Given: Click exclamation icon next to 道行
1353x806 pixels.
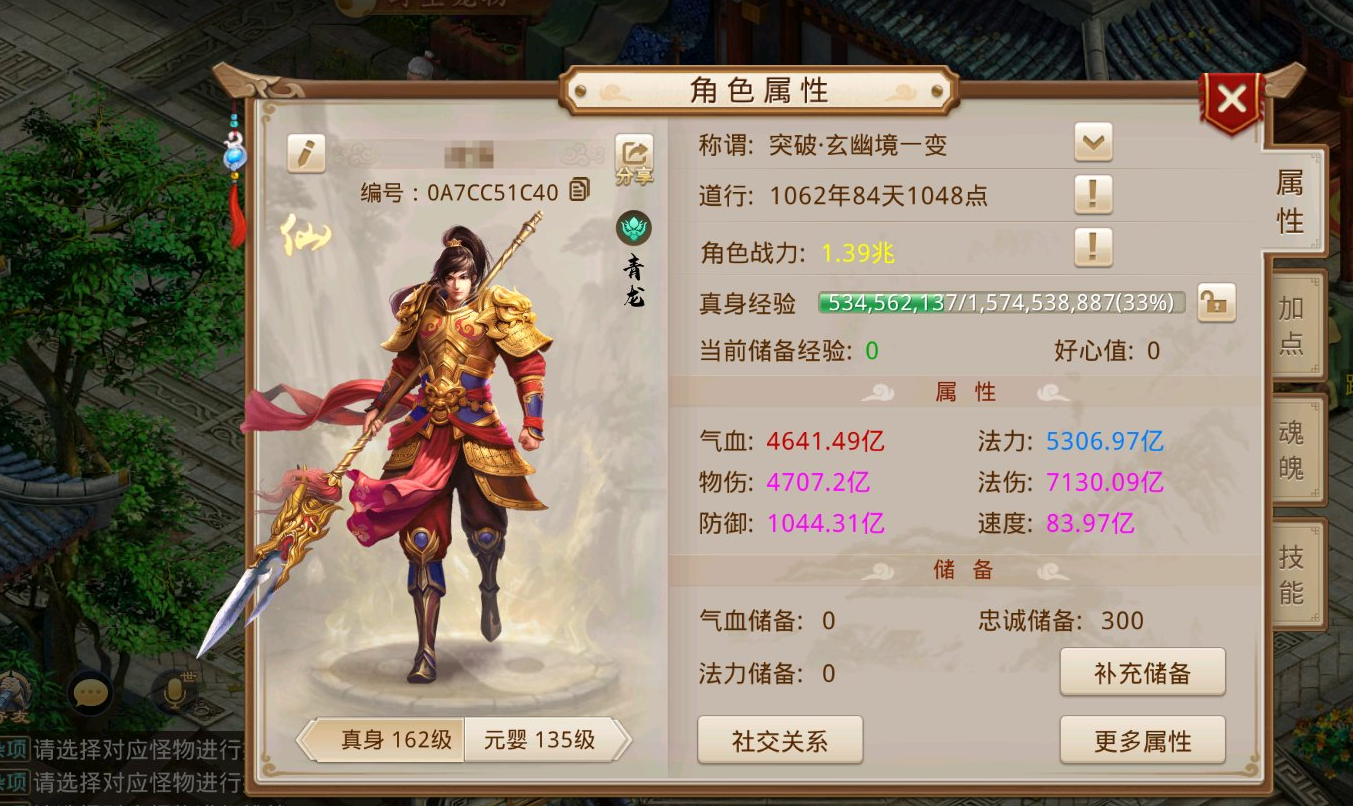Looking at the screenshot, I should (1093, 196).
